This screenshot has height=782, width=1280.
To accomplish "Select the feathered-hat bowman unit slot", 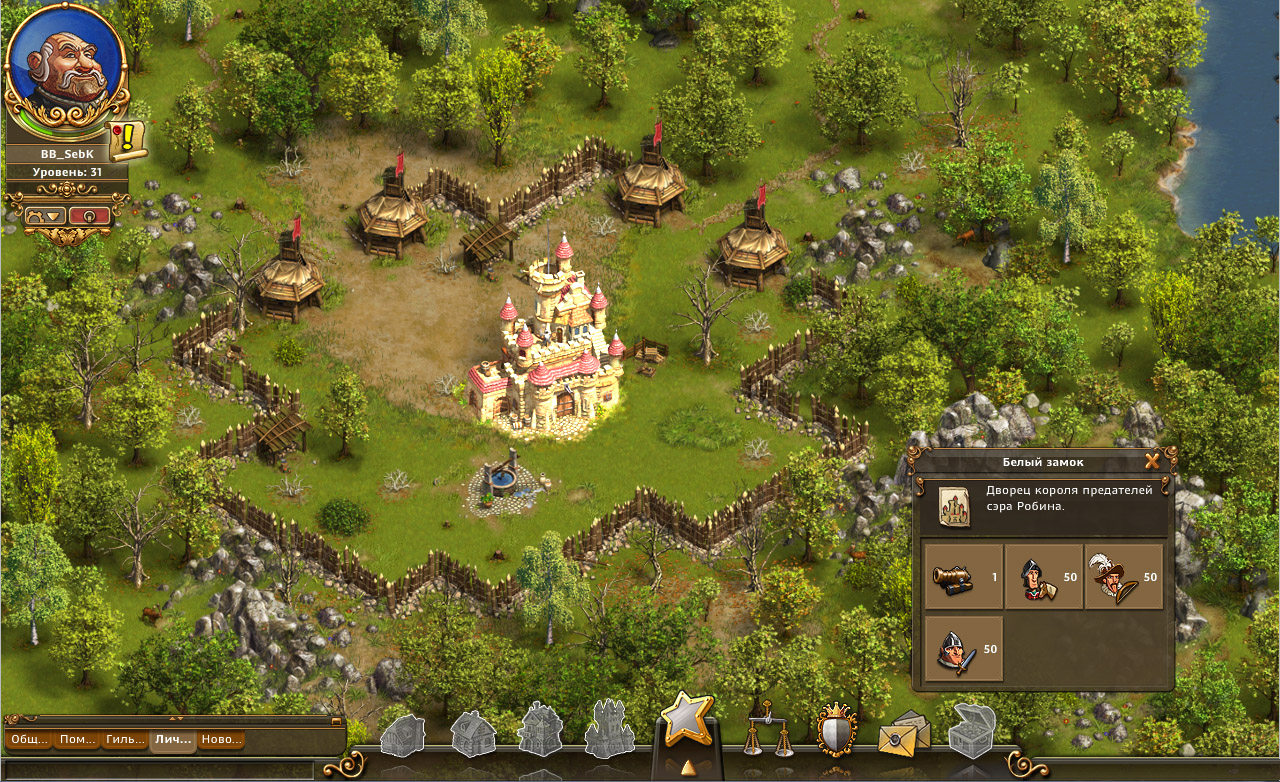I will point(1123,577).
